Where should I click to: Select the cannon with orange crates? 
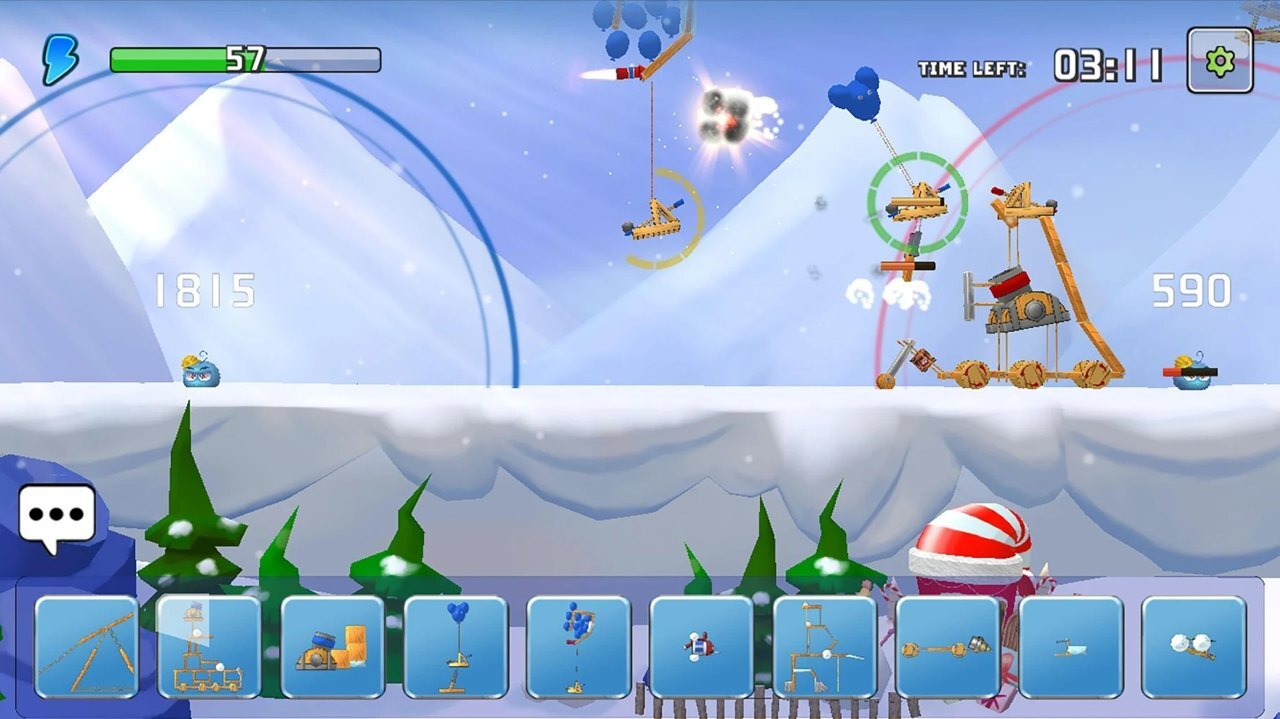point(332,647)
